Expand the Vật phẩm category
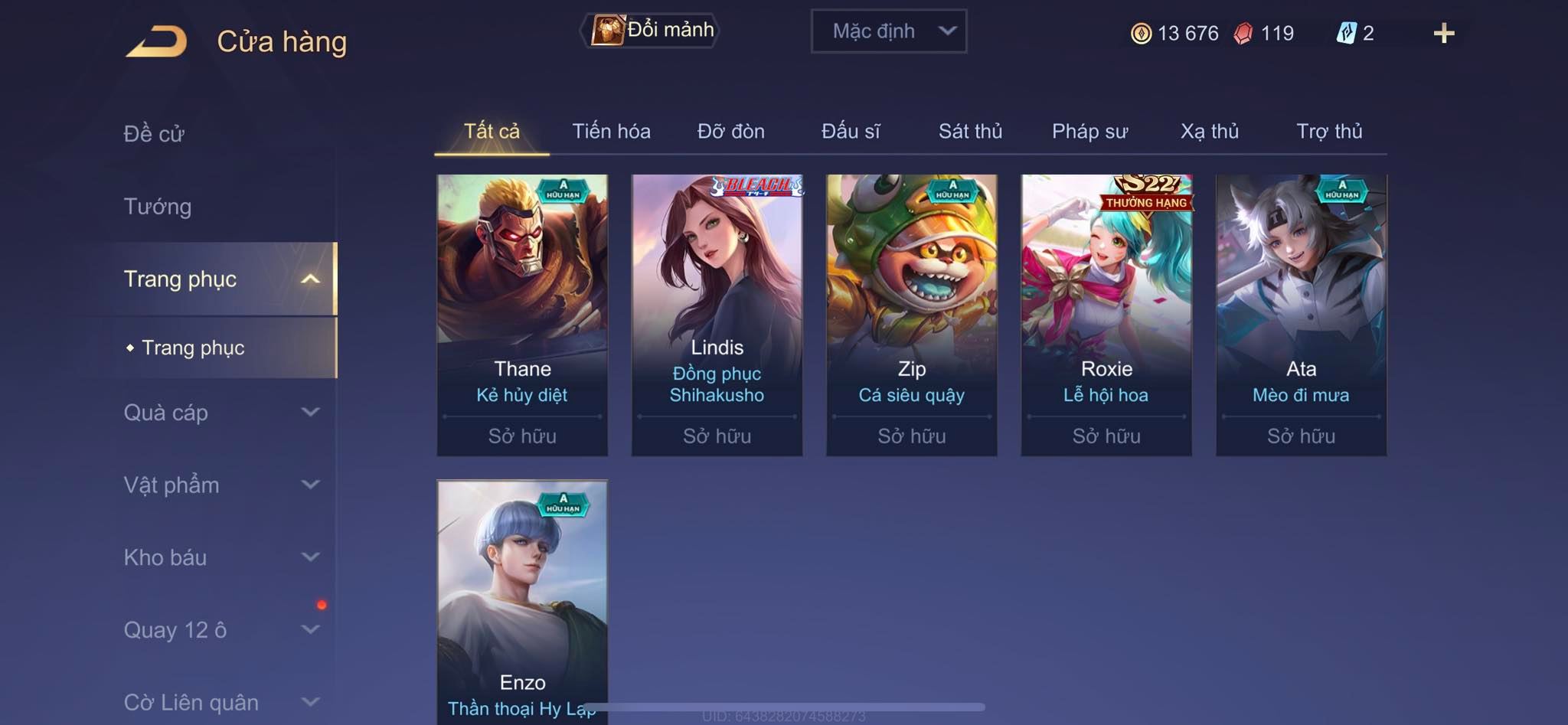The width and height of the screenshot is (1568, 725). point(309,485)
